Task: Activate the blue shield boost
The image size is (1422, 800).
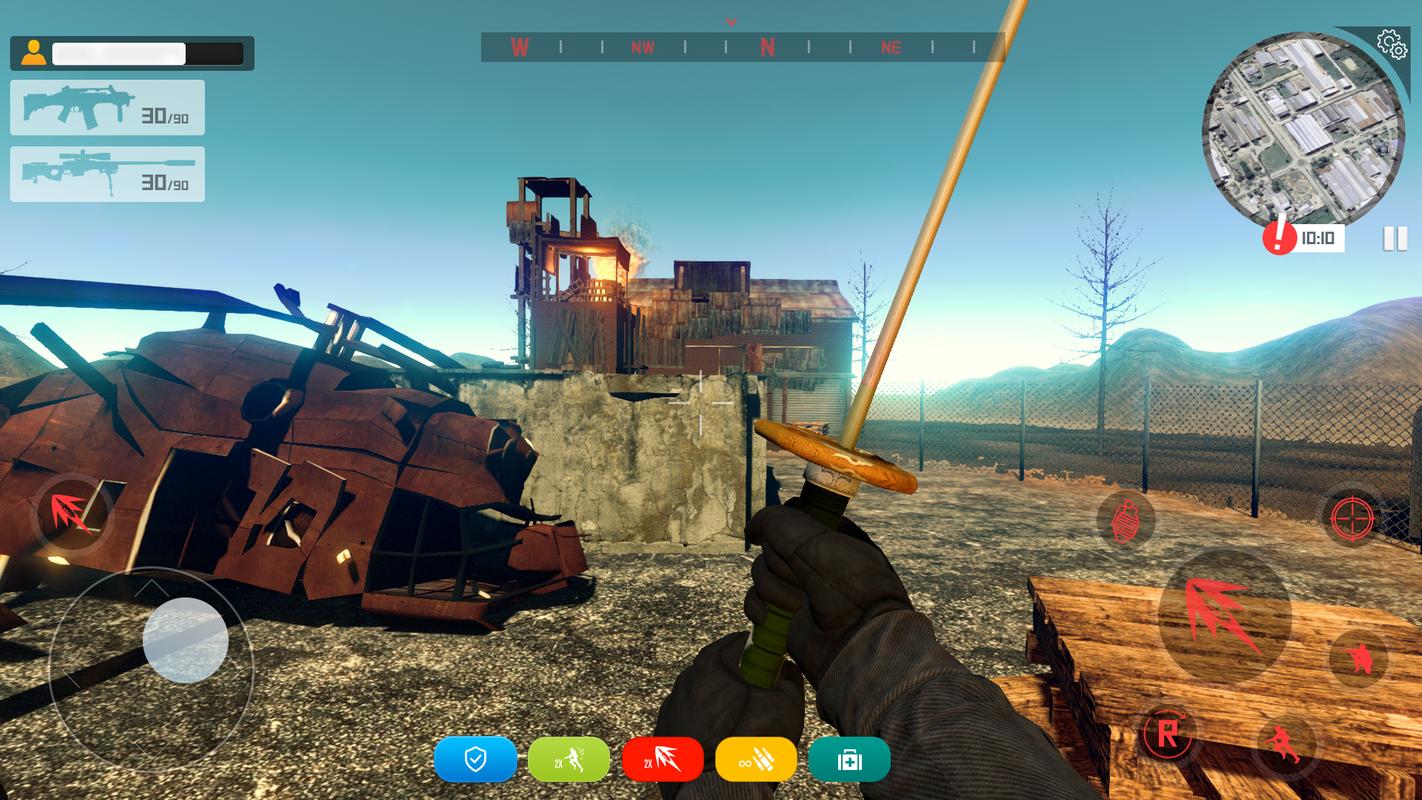Action: tap(475, 760)
